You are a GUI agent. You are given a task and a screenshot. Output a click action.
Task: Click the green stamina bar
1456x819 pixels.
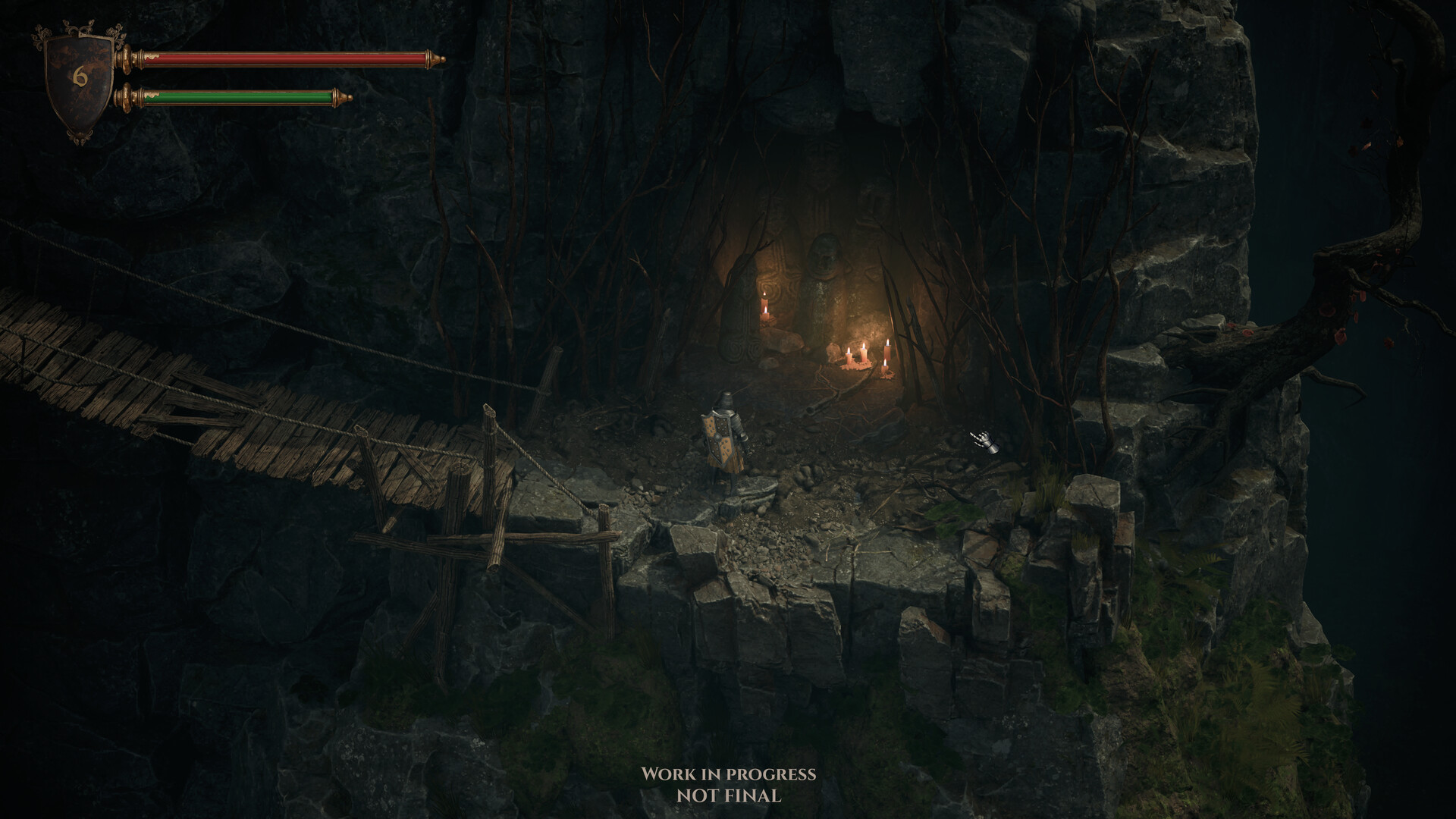(243, 97)
